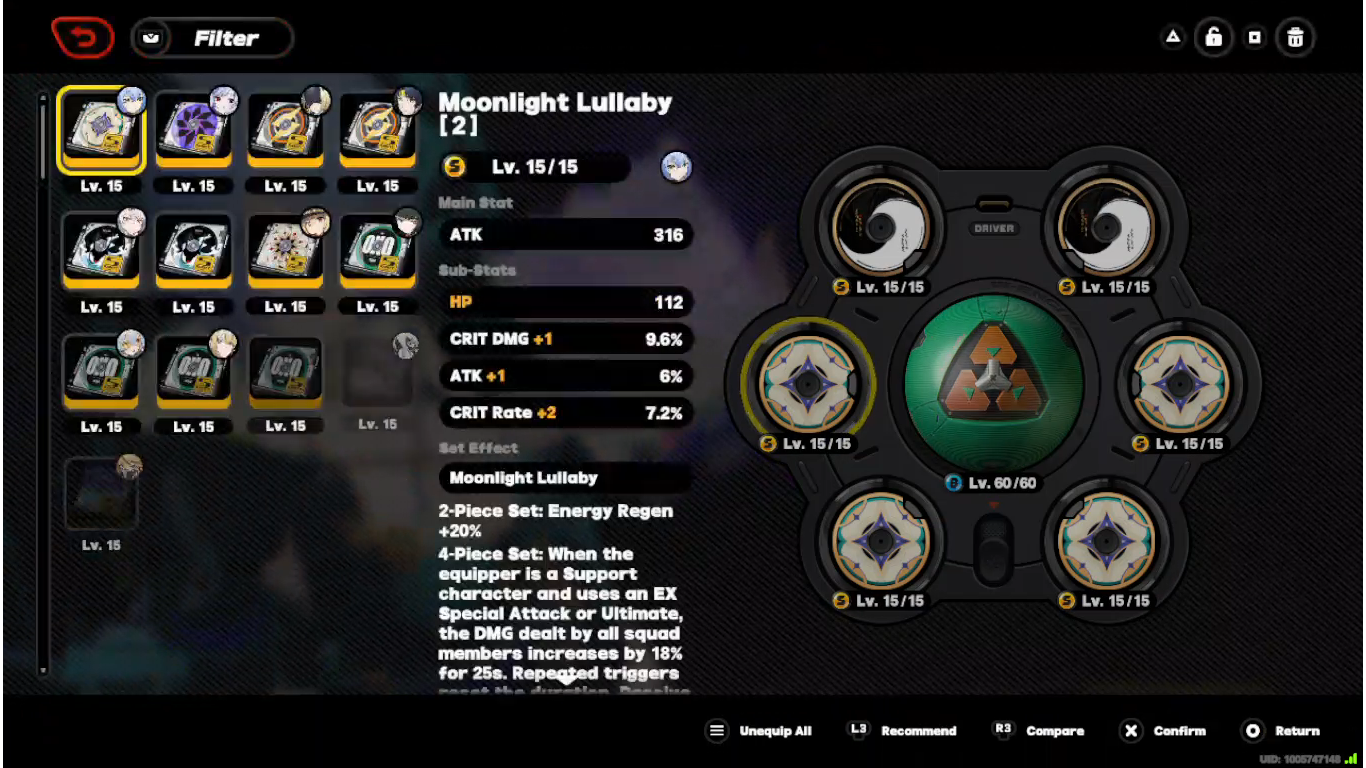The height and width of the screenshot is (768, 1366).
Task: Confirm the drive disc selection
Action: click(x=1164, y=731)
